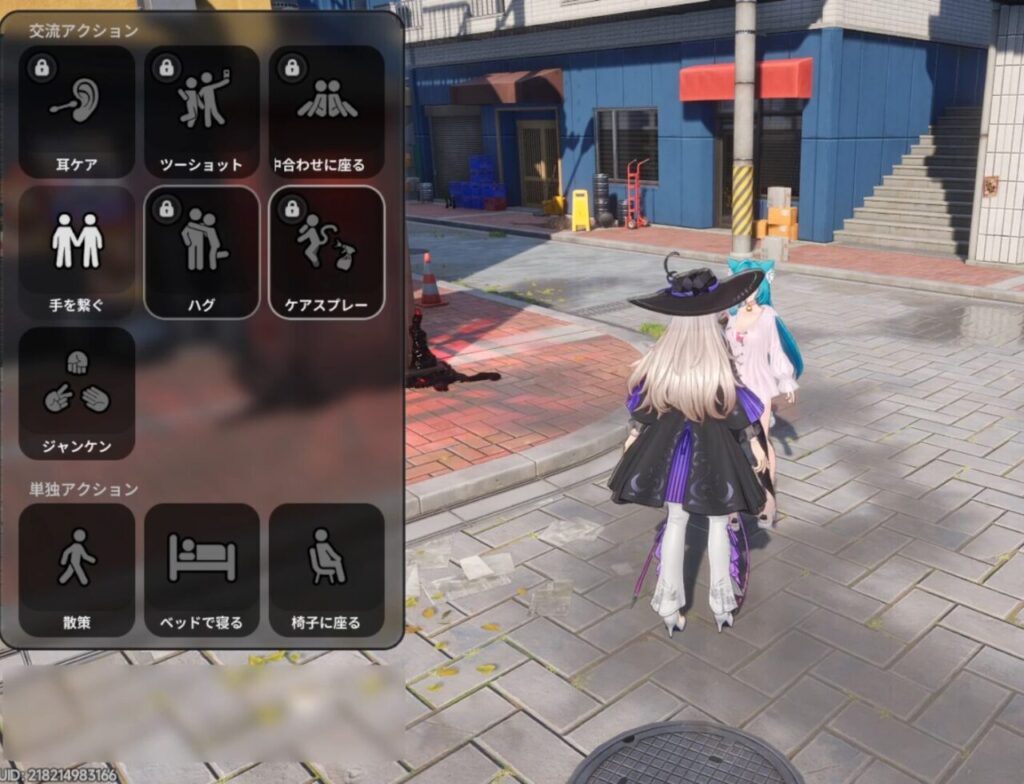The height and width of the screenshot is (784, 1024).
Task: Activate the ケアスプレー care spray action
Action: click(x=327, y=252)
